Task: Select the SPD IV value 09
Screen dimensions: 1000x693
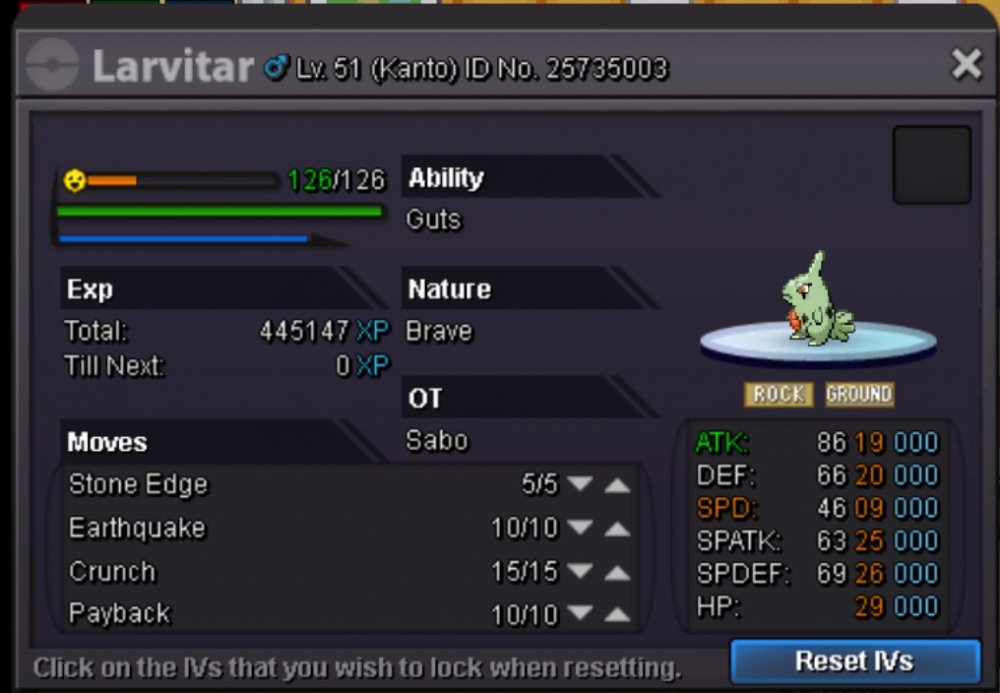Action: (x=868, y=508)
